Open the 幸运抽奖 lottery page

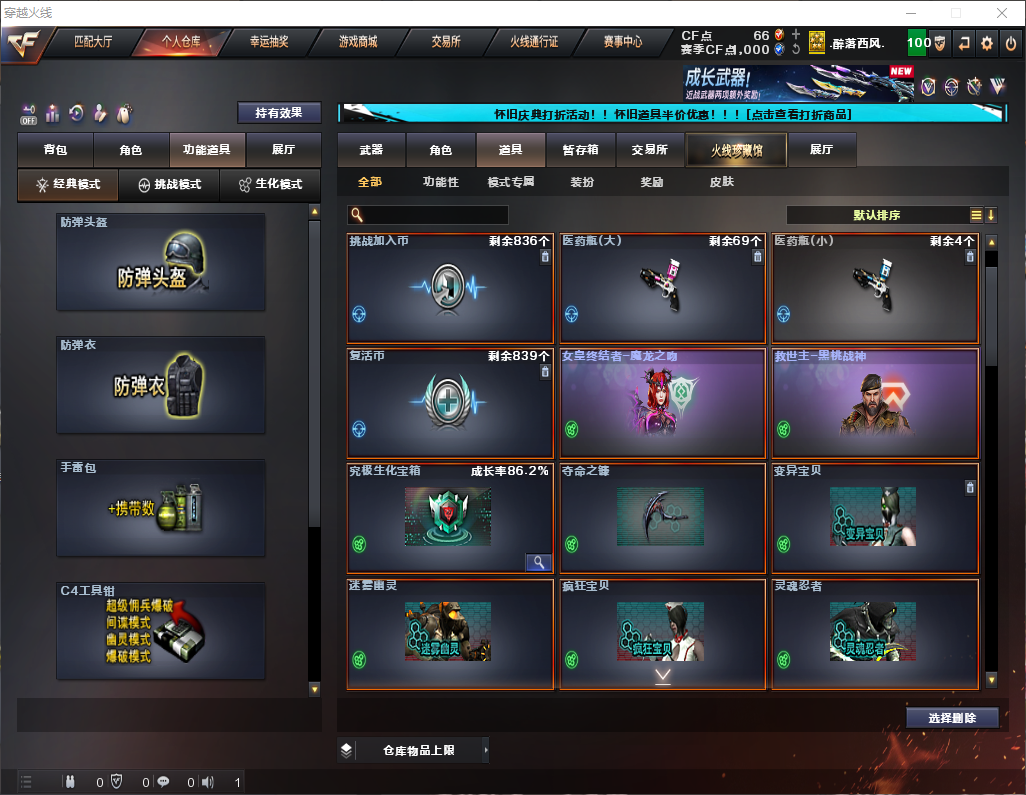[268, 42]
